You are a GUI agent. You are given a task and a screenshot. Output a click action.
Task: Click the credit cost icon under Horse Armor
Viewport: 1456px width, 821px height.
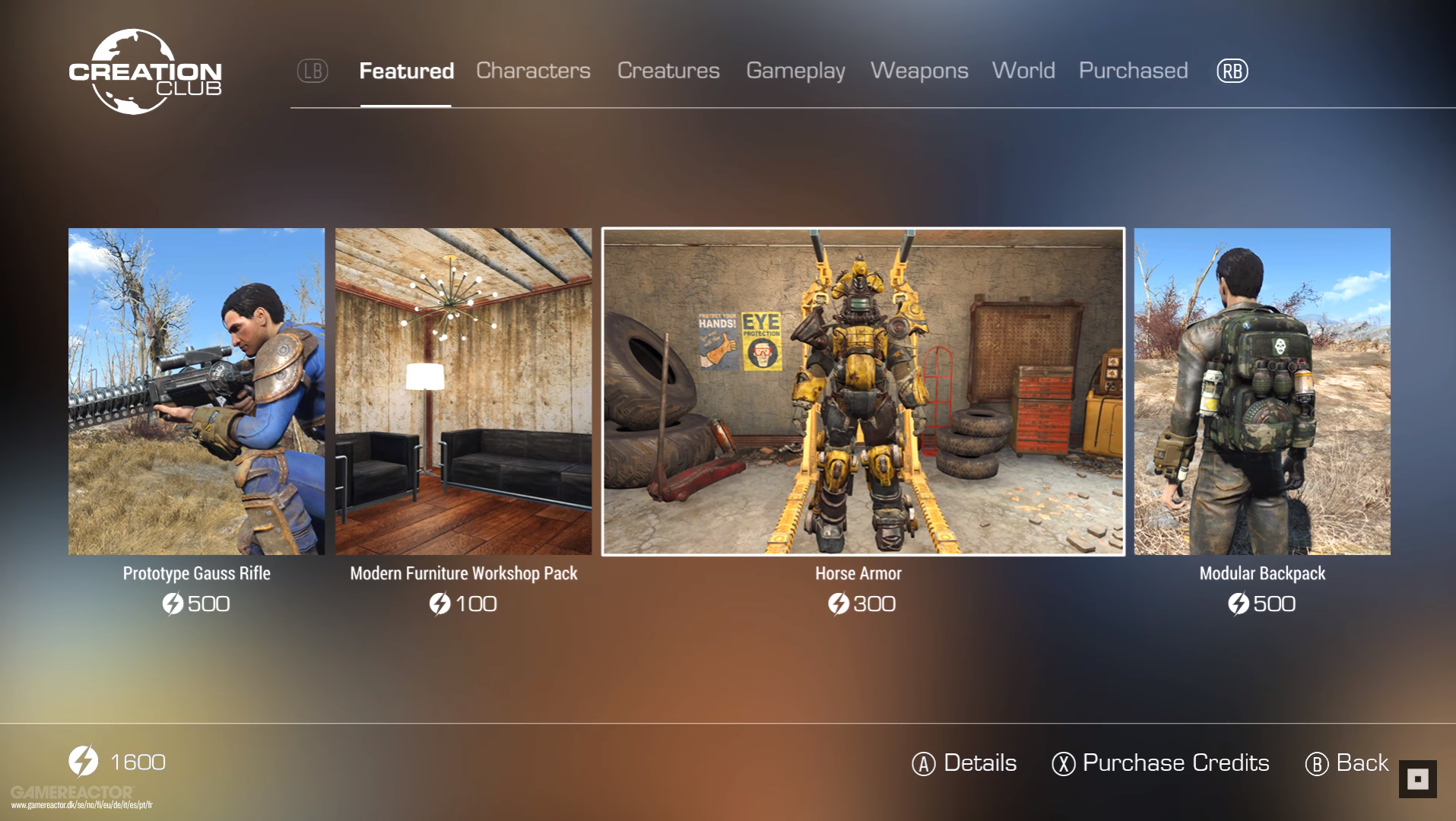tap(836, 604)
